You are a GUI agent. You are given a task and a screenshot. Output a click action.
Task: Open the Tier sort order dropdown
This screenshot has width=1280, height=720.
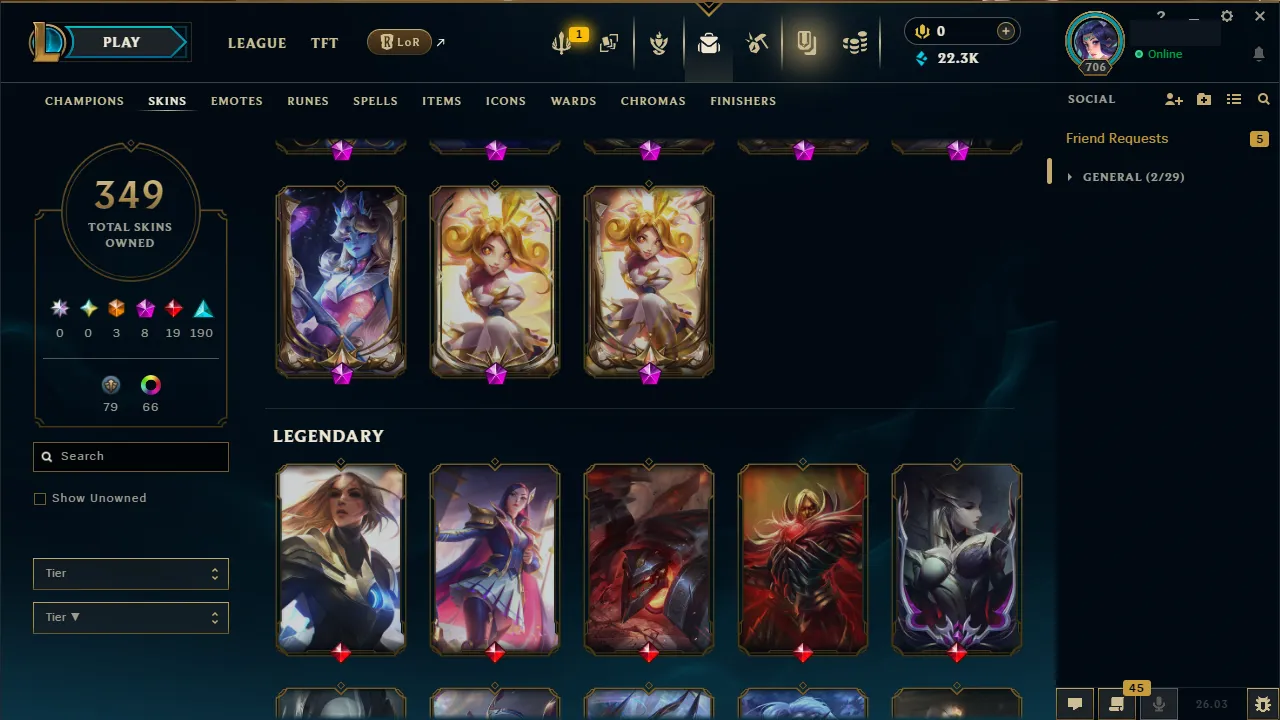point(130,617)
